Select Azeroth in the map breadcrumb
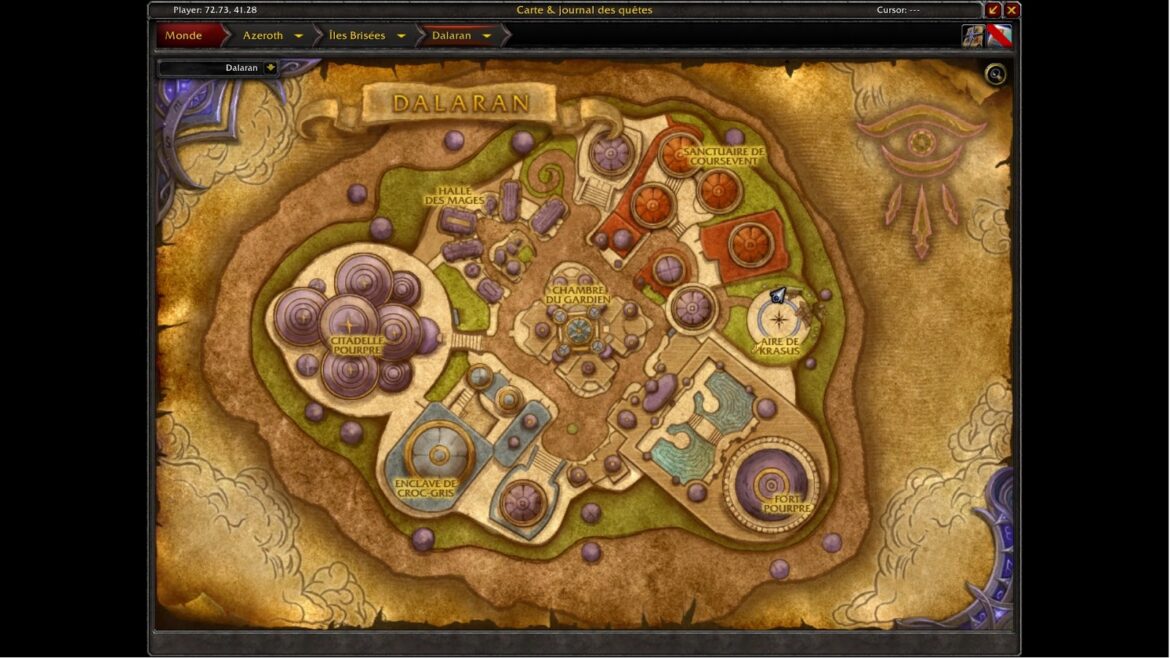The height and width of the screenshot is (658, 1170). (x=263, y=36)
